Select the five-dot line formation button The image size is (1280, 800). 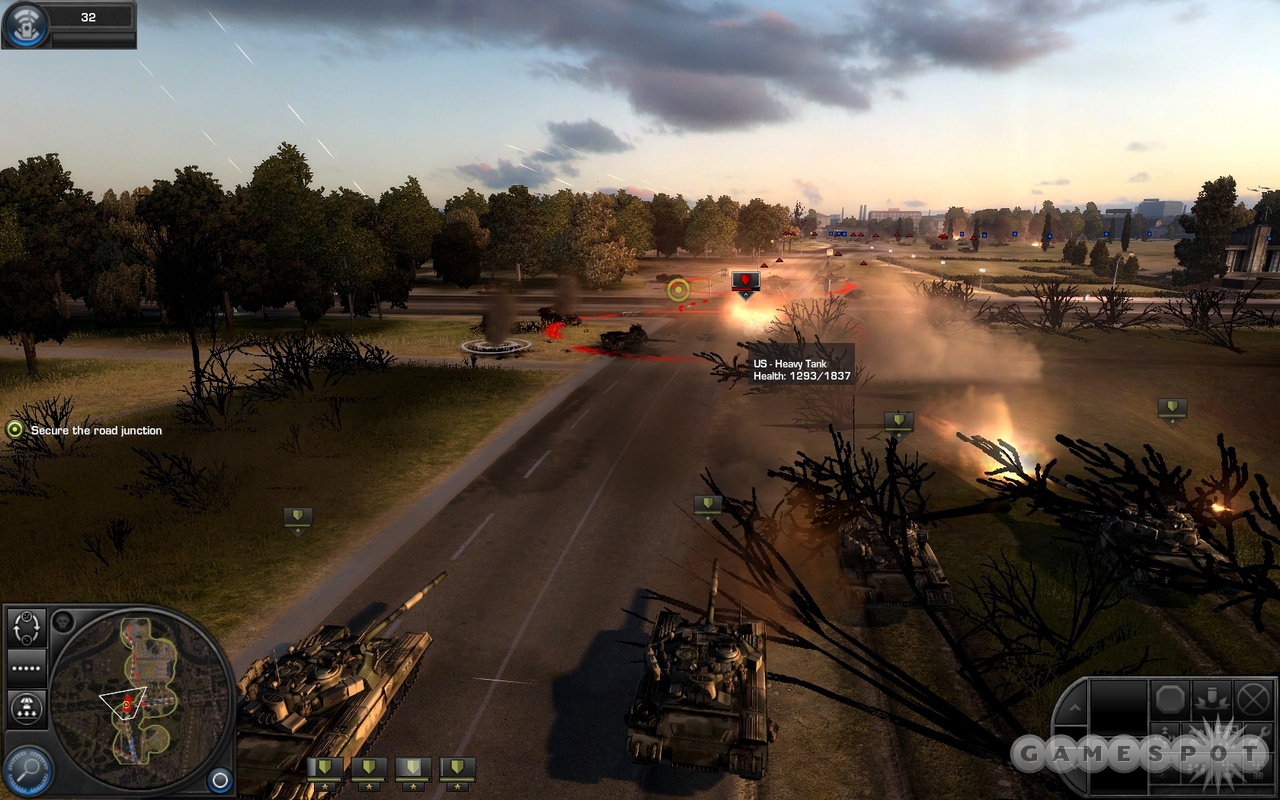27,667
